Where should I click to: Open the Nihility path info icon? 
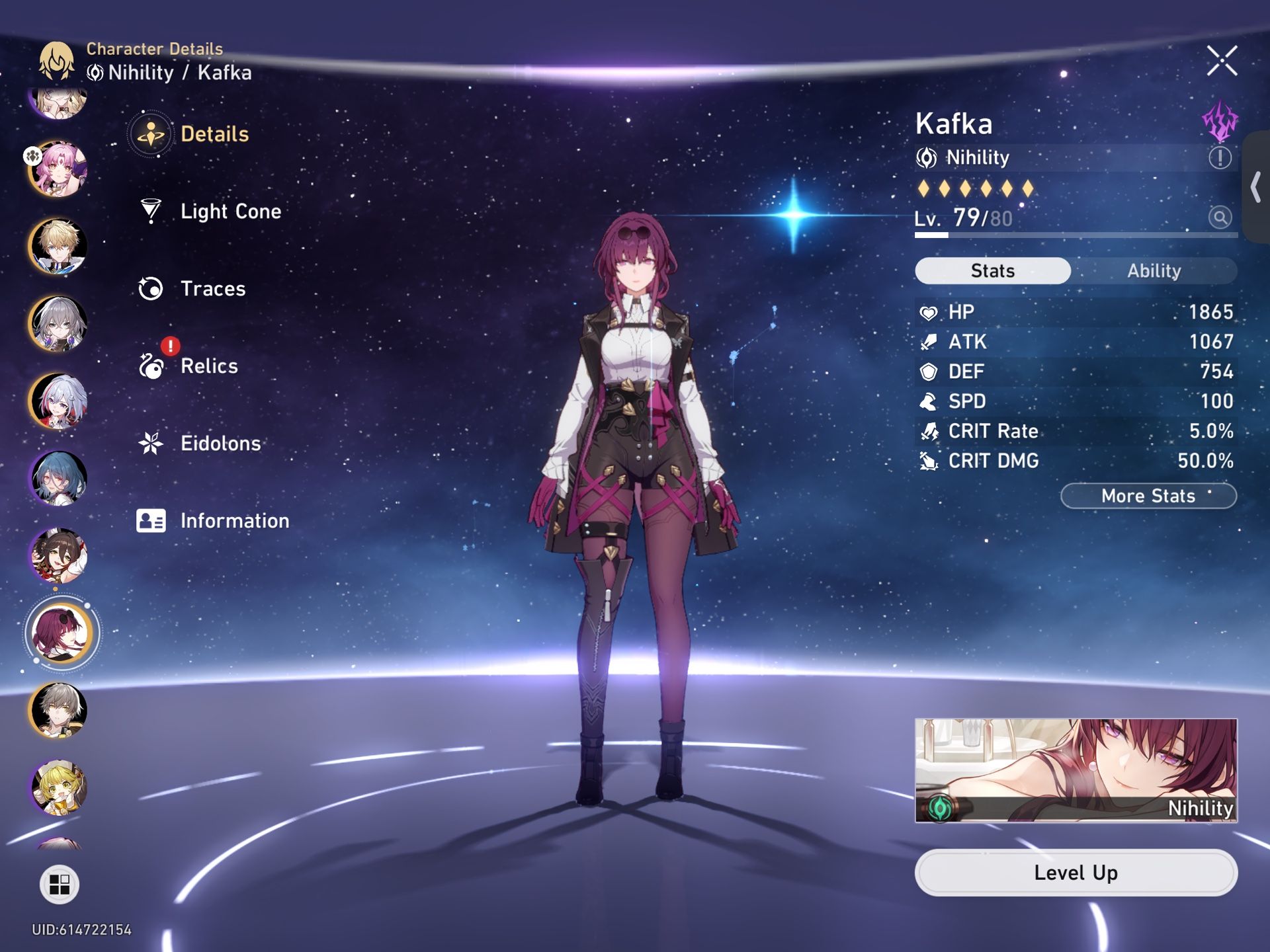[1220, 158]
